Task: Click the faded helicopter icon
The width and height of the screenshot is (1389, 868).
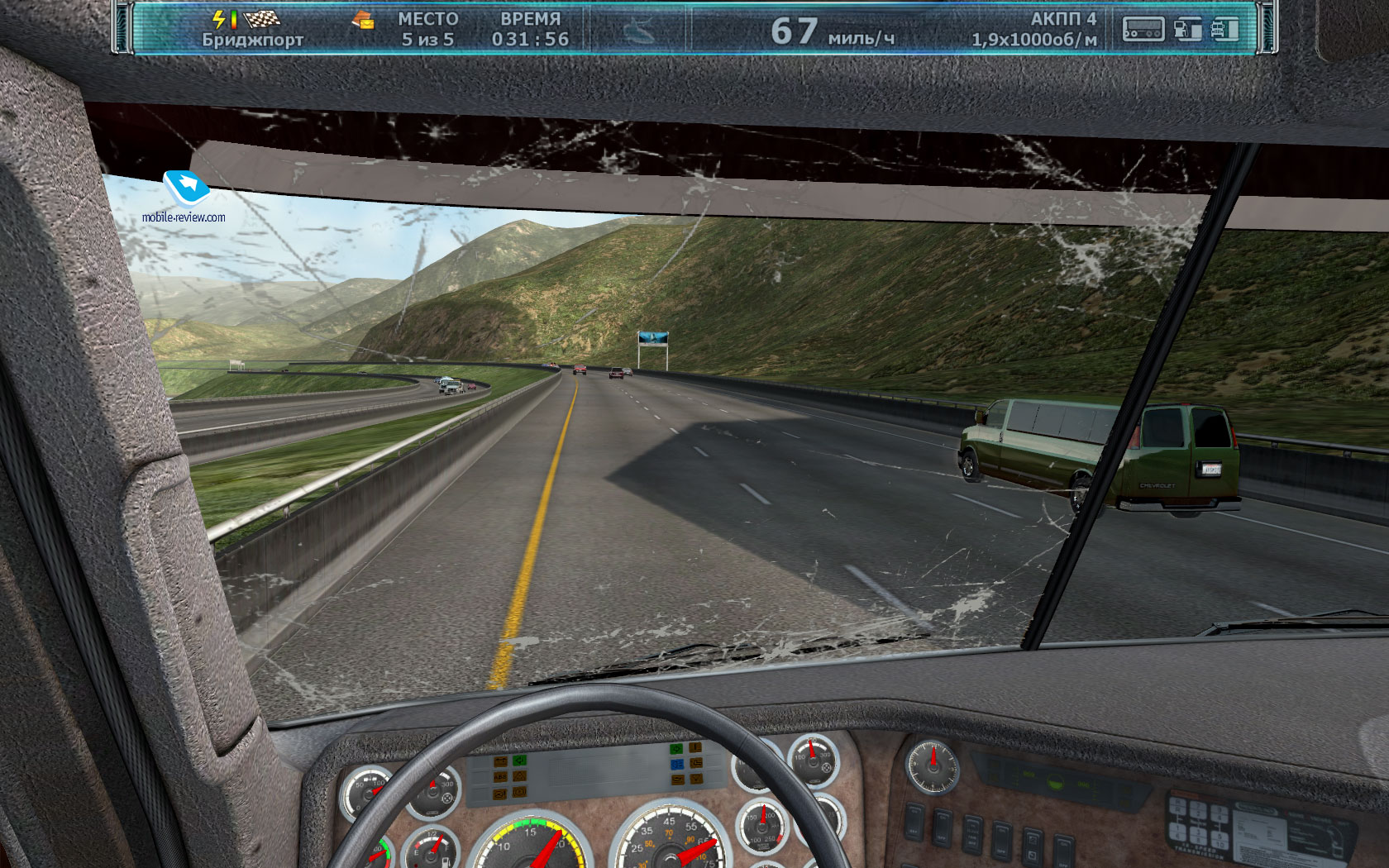Action: point(638,31)
